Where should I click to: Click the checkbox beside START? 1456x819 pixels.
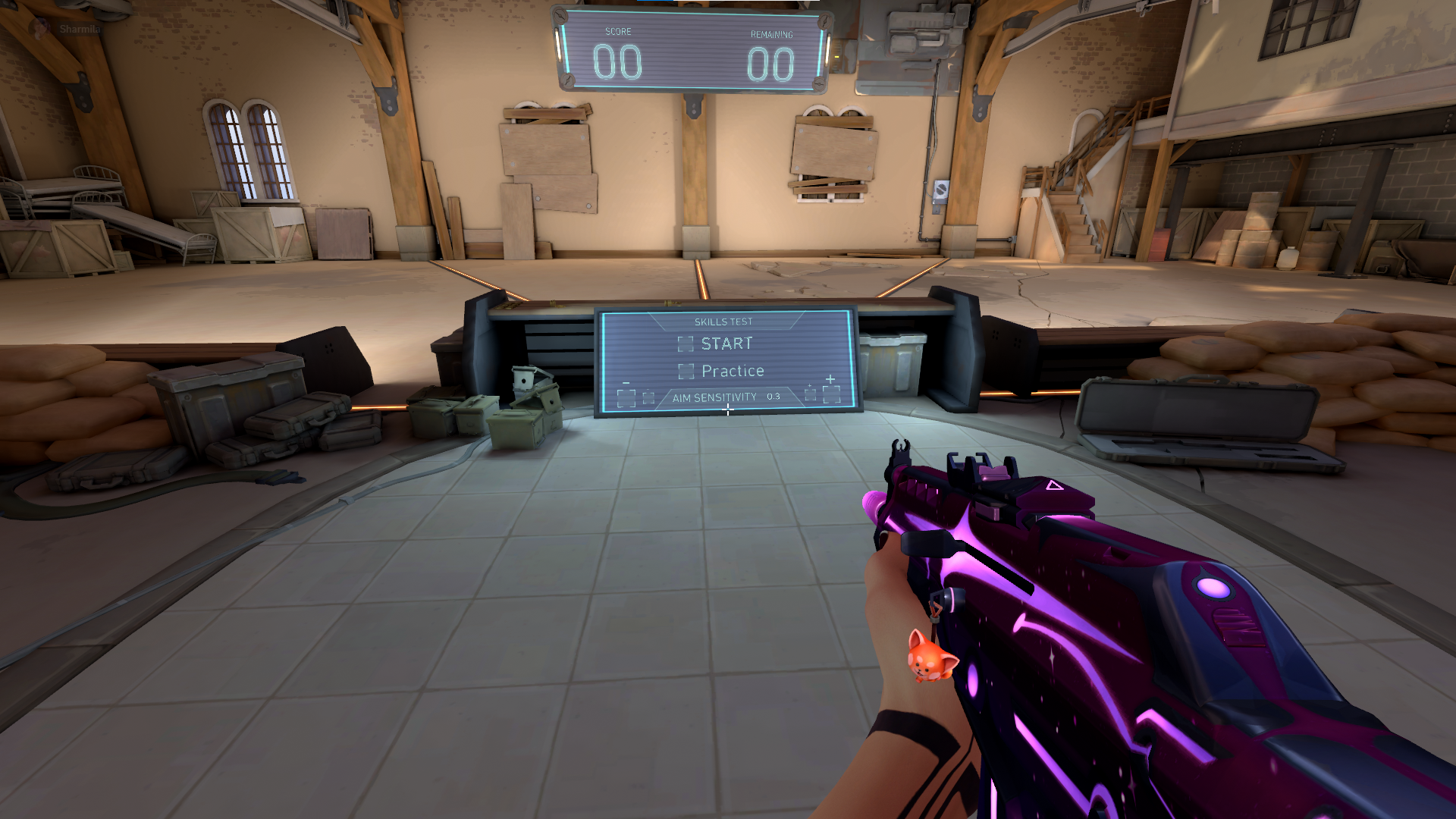coord(686,344)
